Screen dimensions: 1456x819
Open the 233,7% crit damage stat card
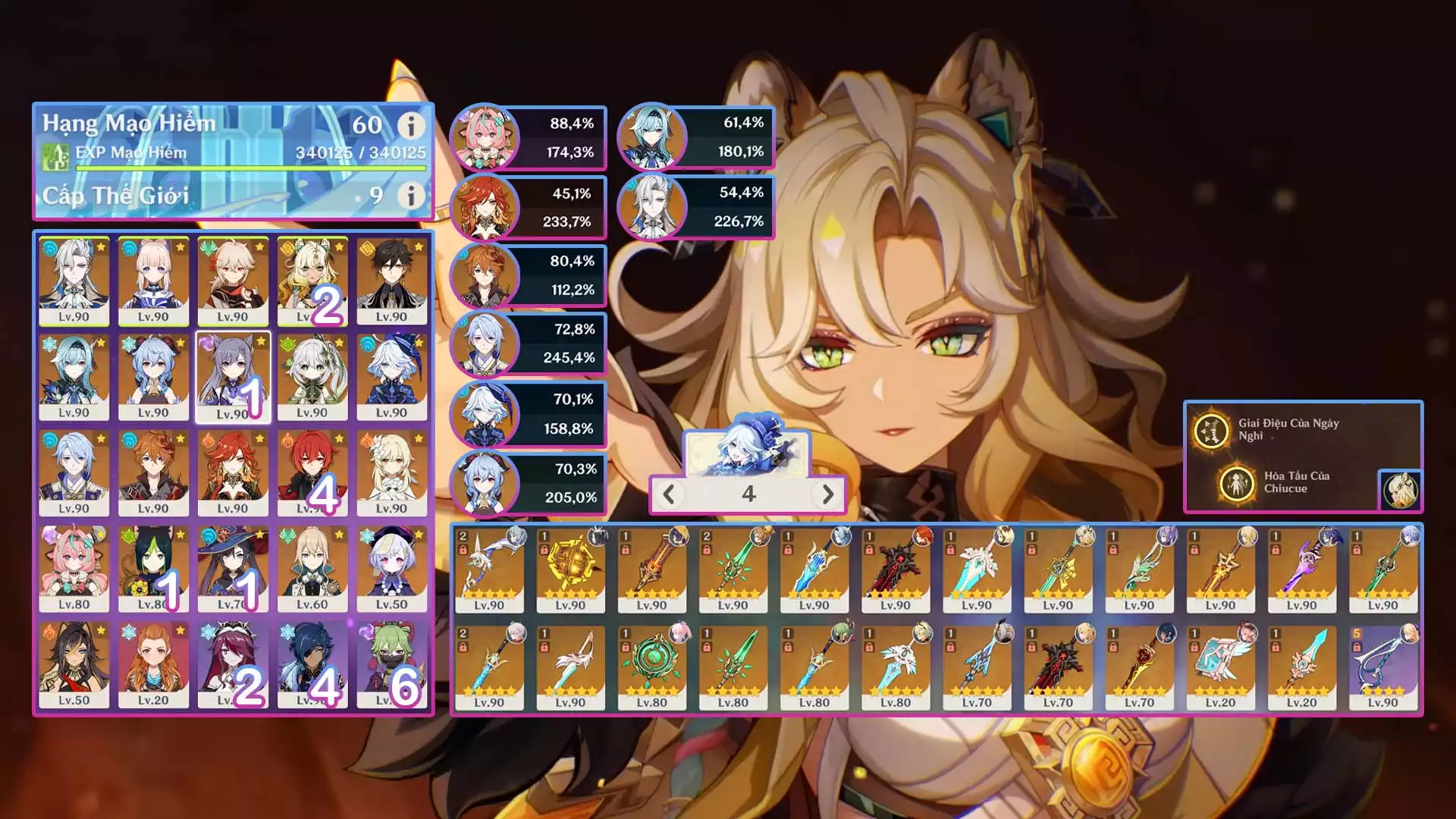click(528, 208)
